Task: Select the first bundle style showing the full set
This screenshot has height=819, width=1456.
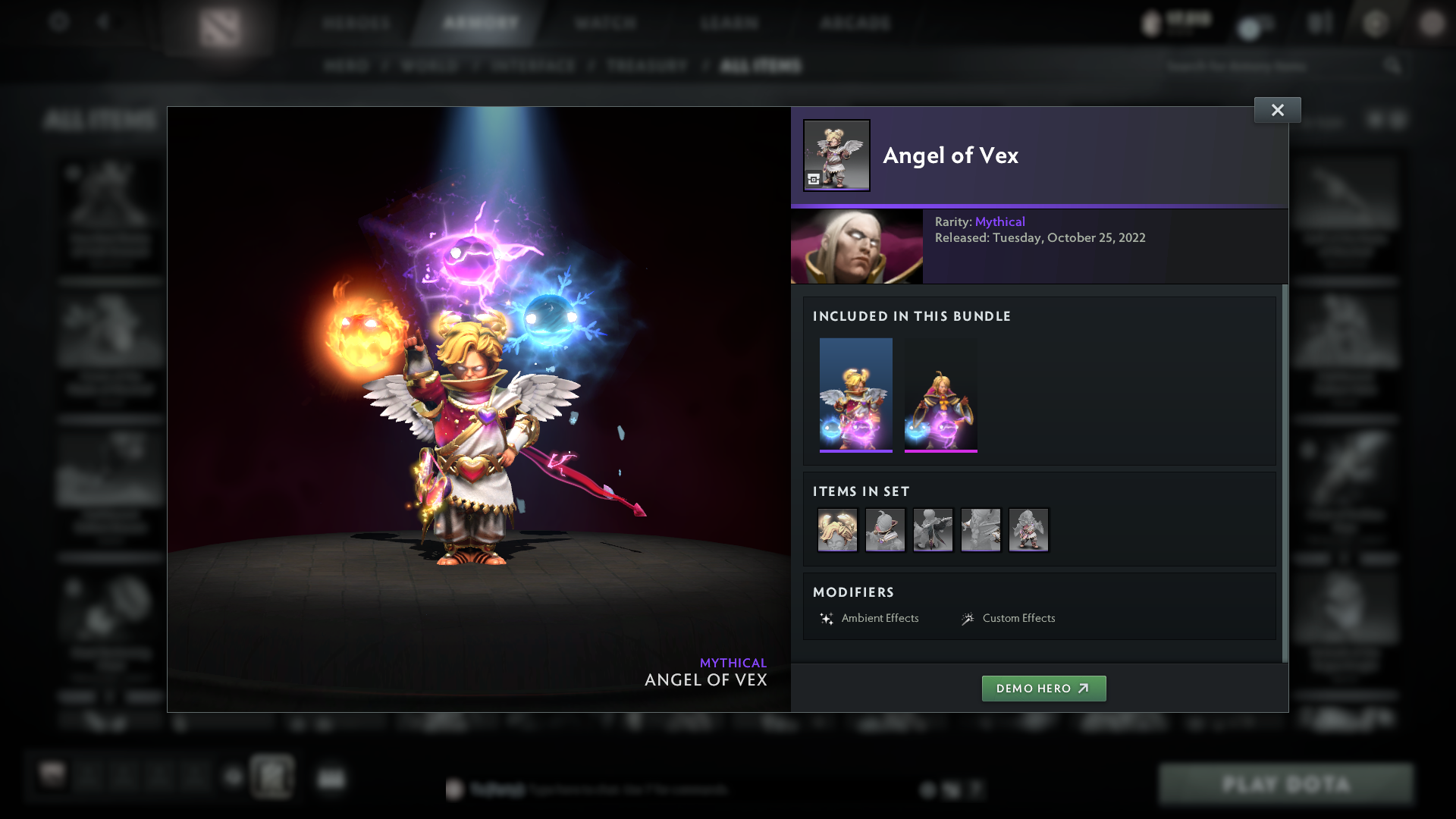Action: pyautogui.click(x=856, y=394)
